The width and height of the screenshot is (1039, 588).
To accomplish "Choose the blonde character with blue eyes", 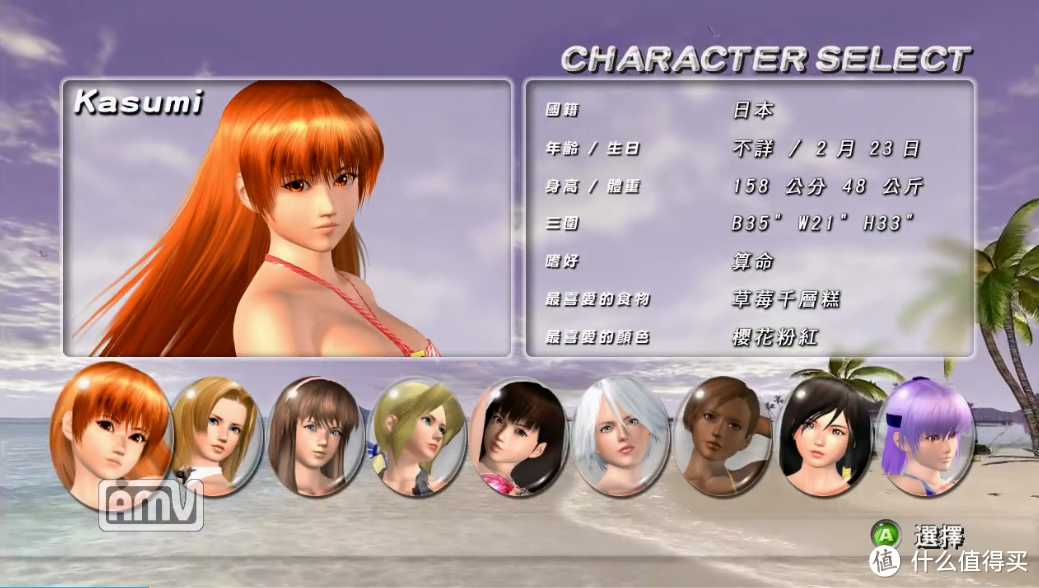I will [x=217, y=435].
